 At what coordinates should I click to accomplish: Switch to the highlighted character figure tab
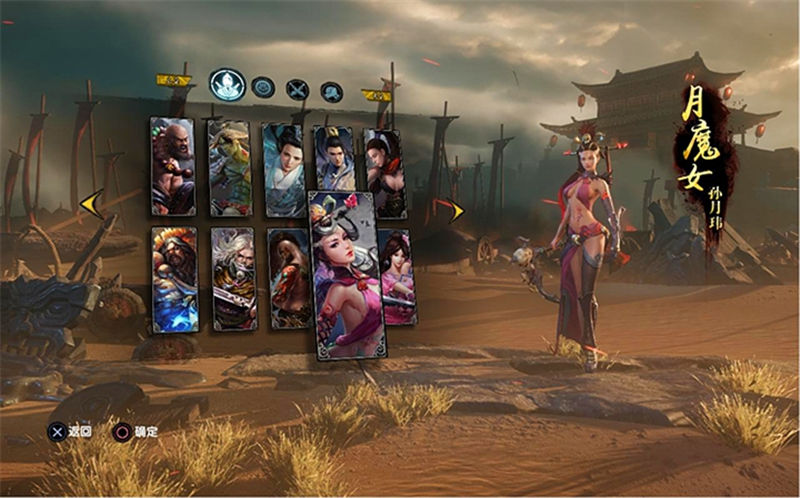tap(228, 84)
